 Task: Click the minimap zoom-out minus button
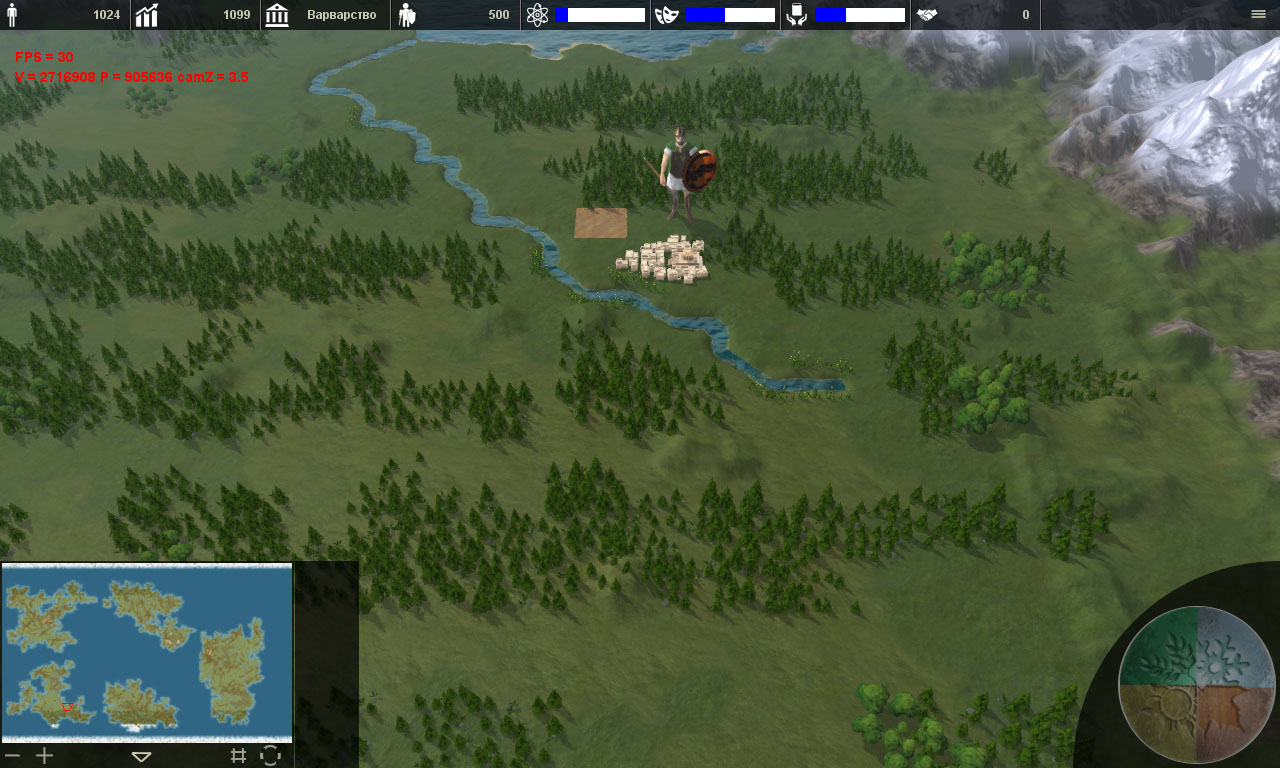click(x=12, y=756)
